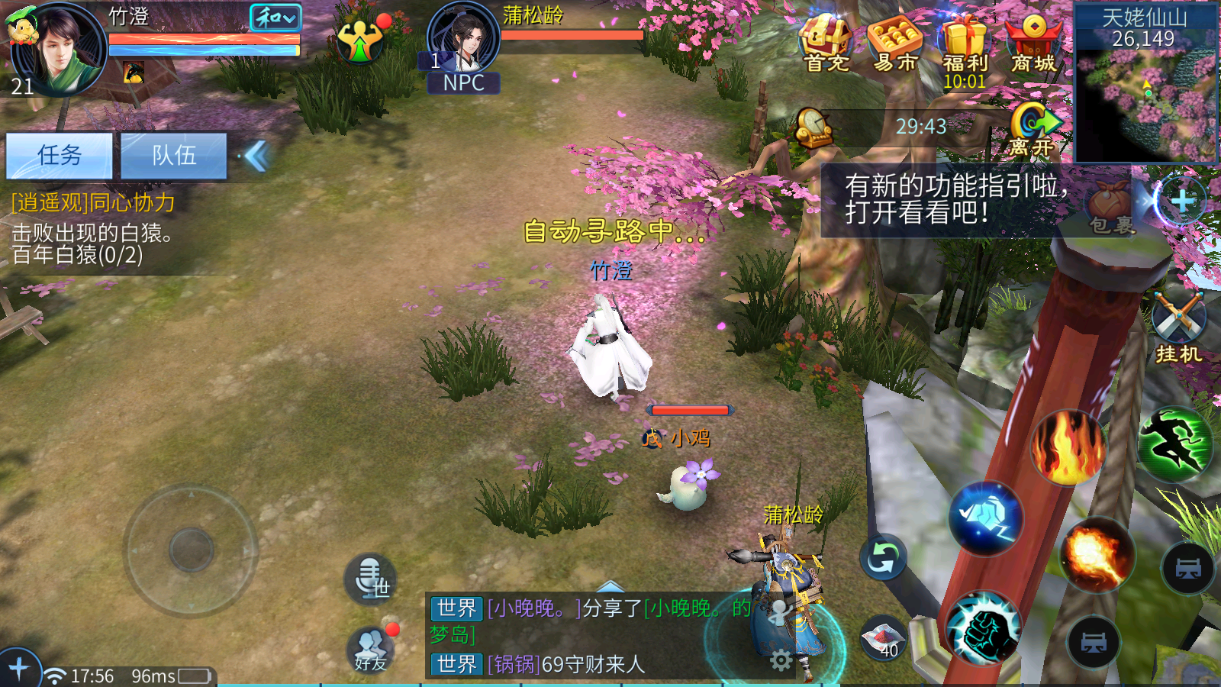
Task: Open the 包裹 inventory bag
Action: tap(1111, 206)
